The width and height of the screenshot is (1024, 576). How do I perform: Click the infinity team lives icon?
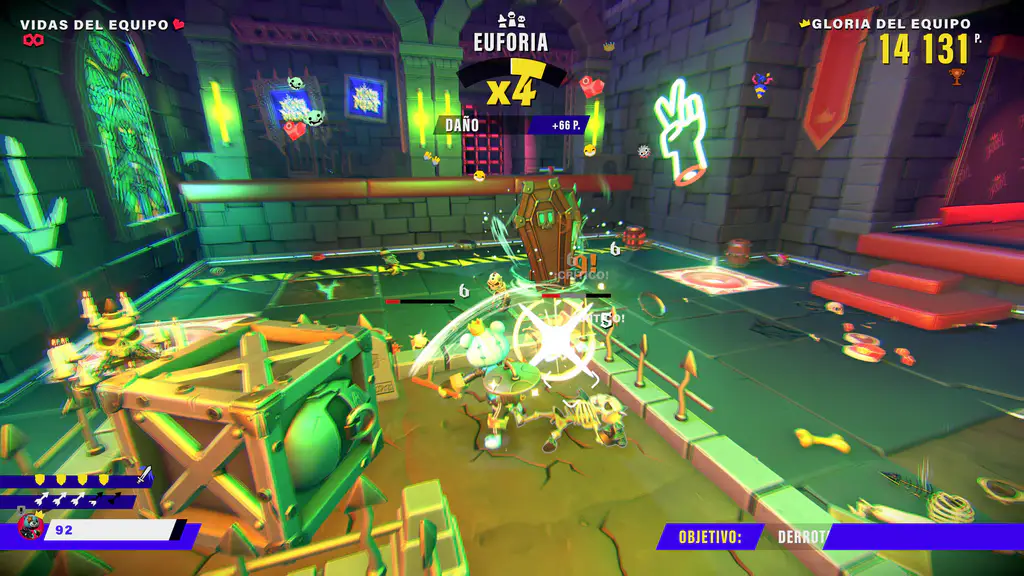click(x=34, y=40)
